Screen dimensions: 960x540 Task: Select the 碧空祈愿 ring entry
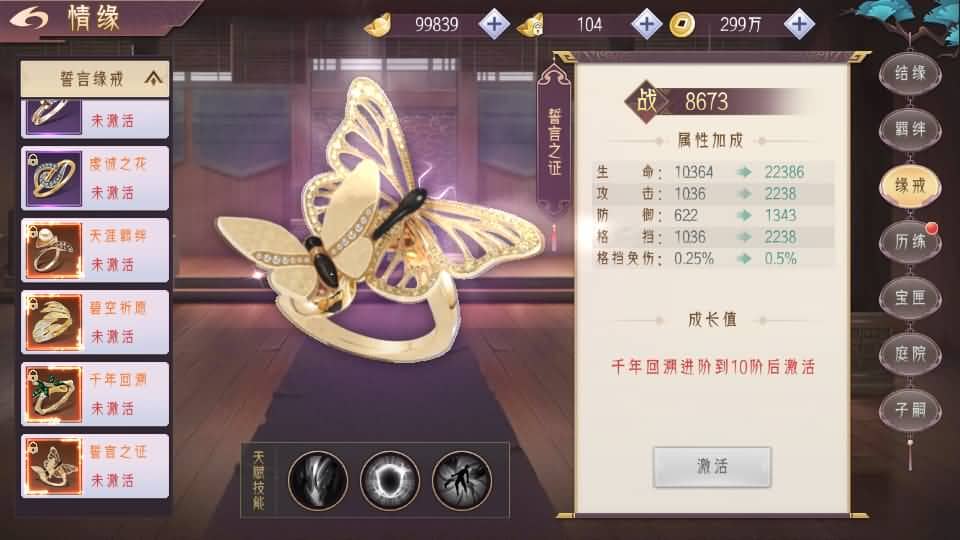tap(95, 322)
